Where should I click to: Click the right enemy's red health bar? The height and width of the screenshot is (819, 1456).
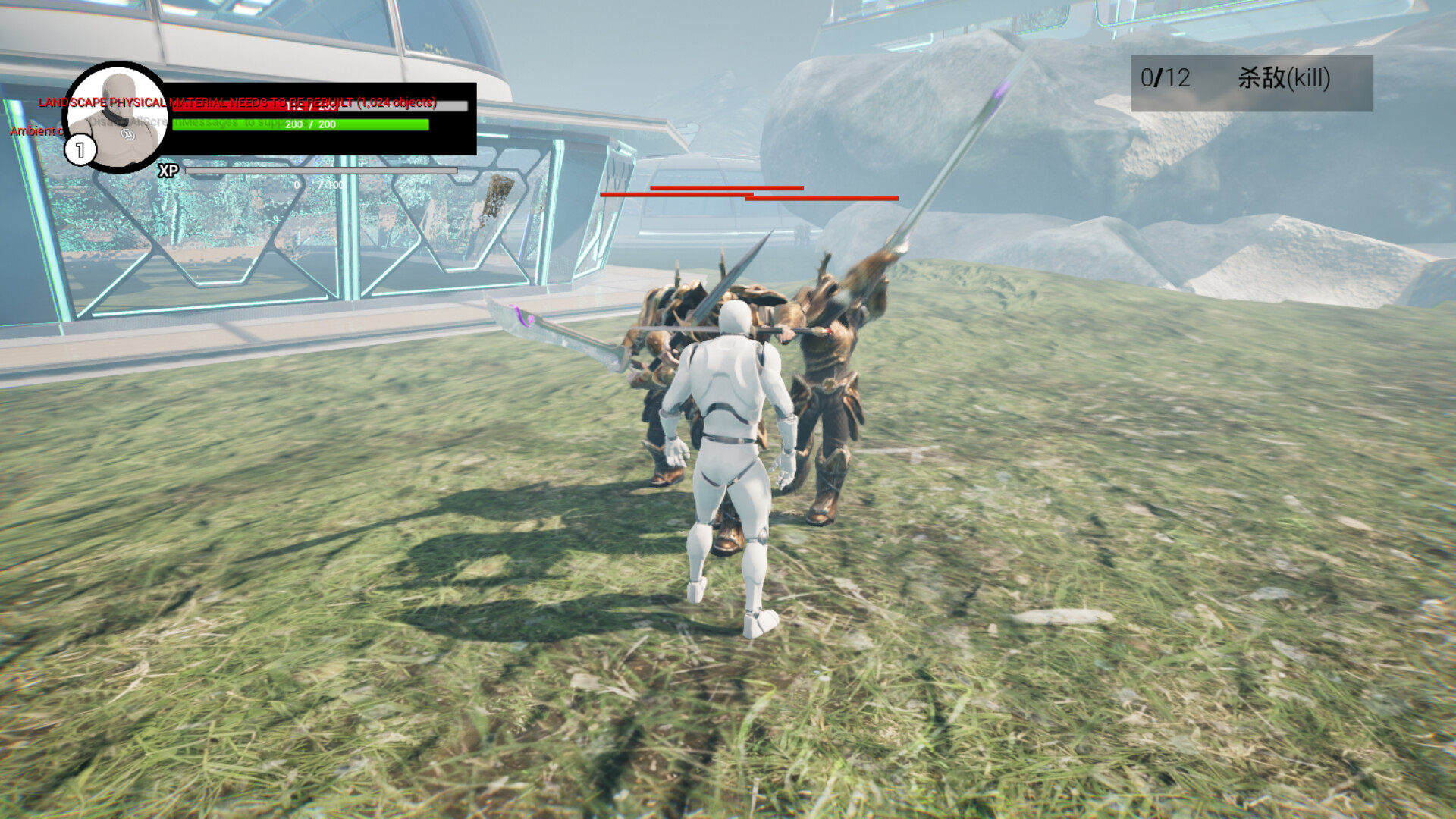(x=823, y=198)
